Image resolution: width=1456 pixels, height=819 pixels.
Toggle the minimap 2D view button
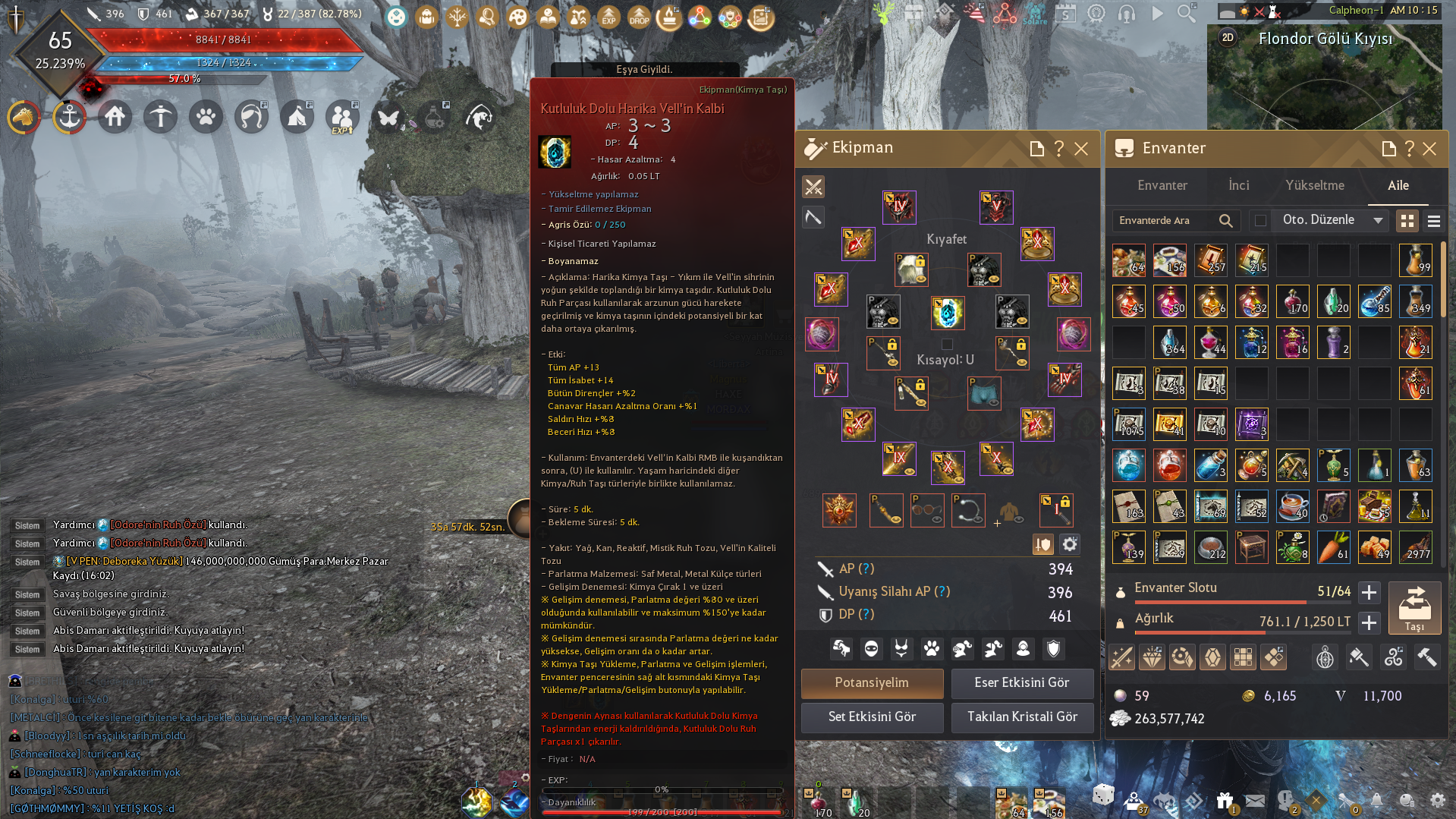point(1228,38)
